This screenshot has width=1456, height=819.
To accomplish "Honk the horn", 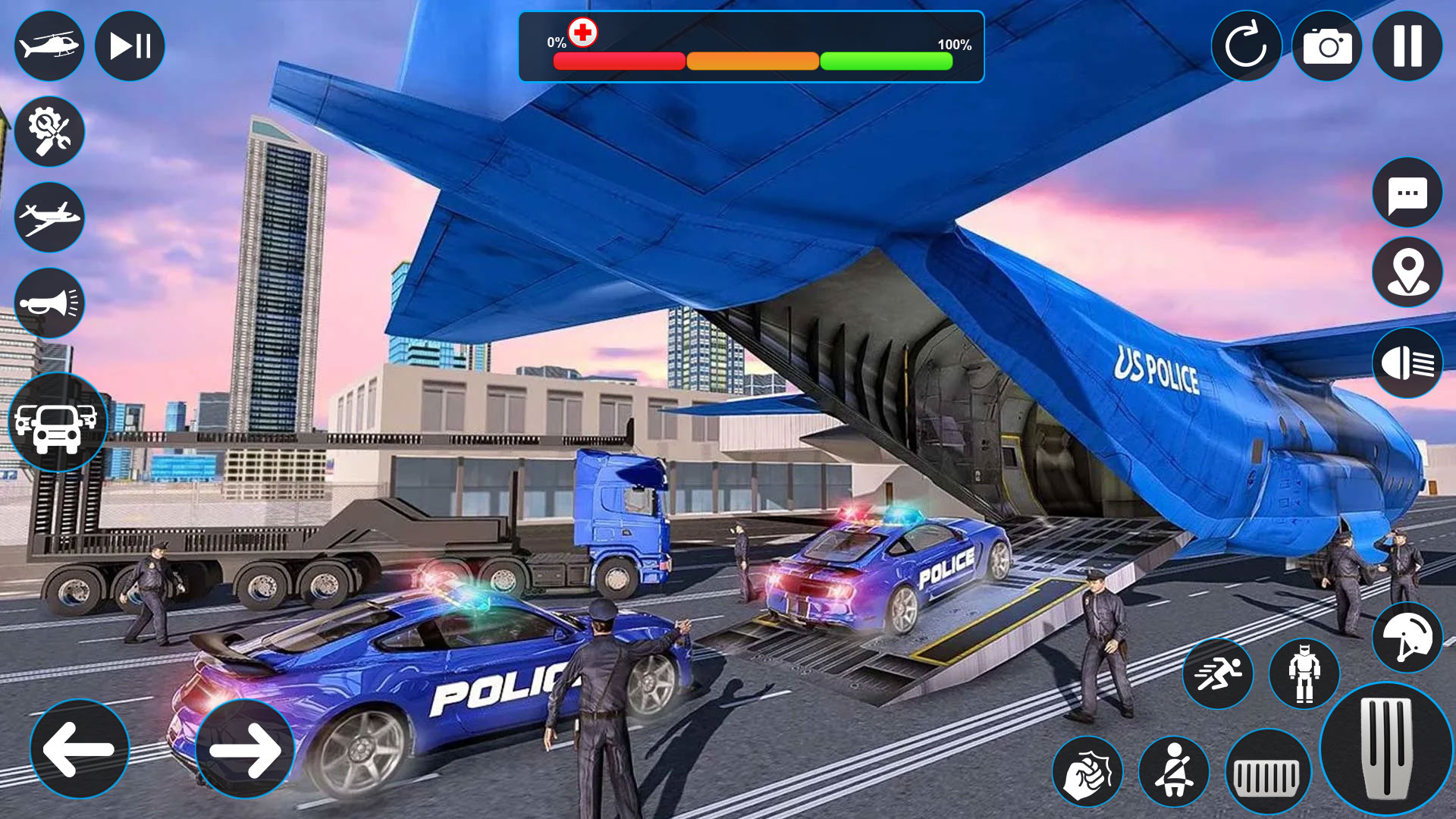I will pyautogui.click(x=49, y=303).
